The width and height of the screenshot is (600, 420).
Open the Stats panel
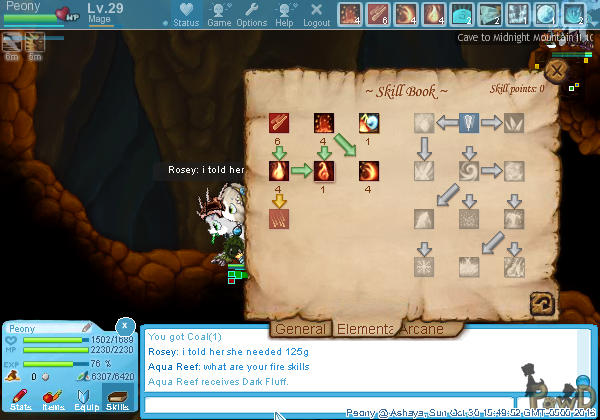click(22, 401)
